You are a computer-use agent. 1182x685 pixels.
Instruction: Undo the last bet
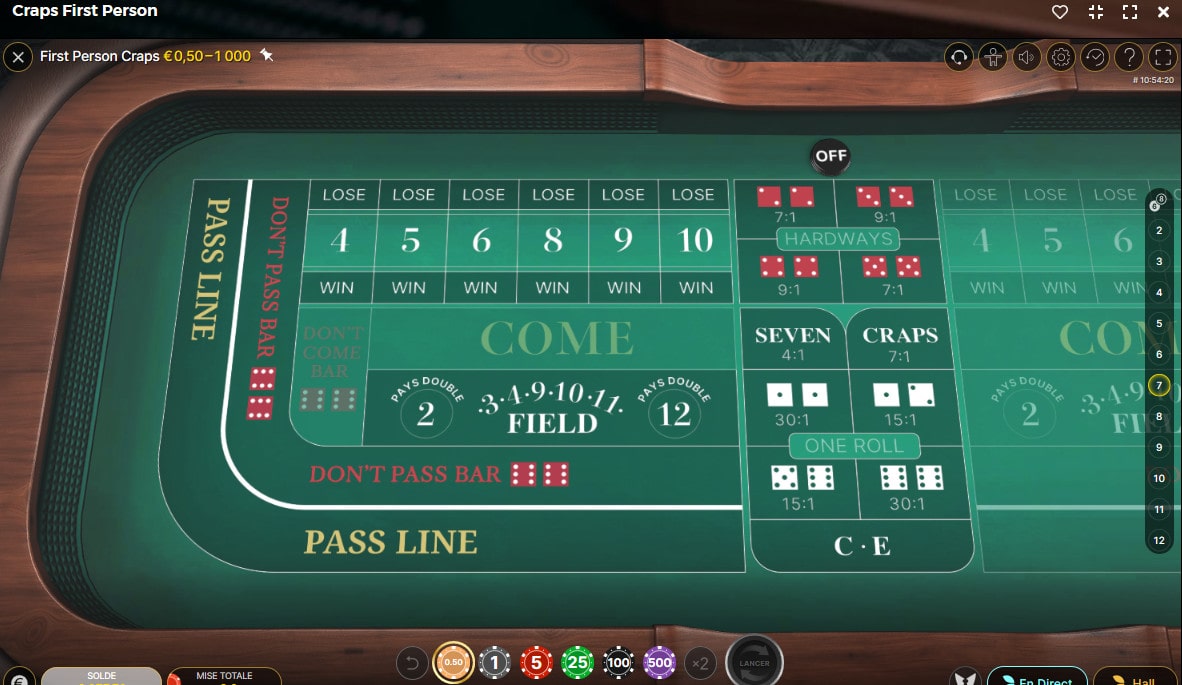coord(412,662)
